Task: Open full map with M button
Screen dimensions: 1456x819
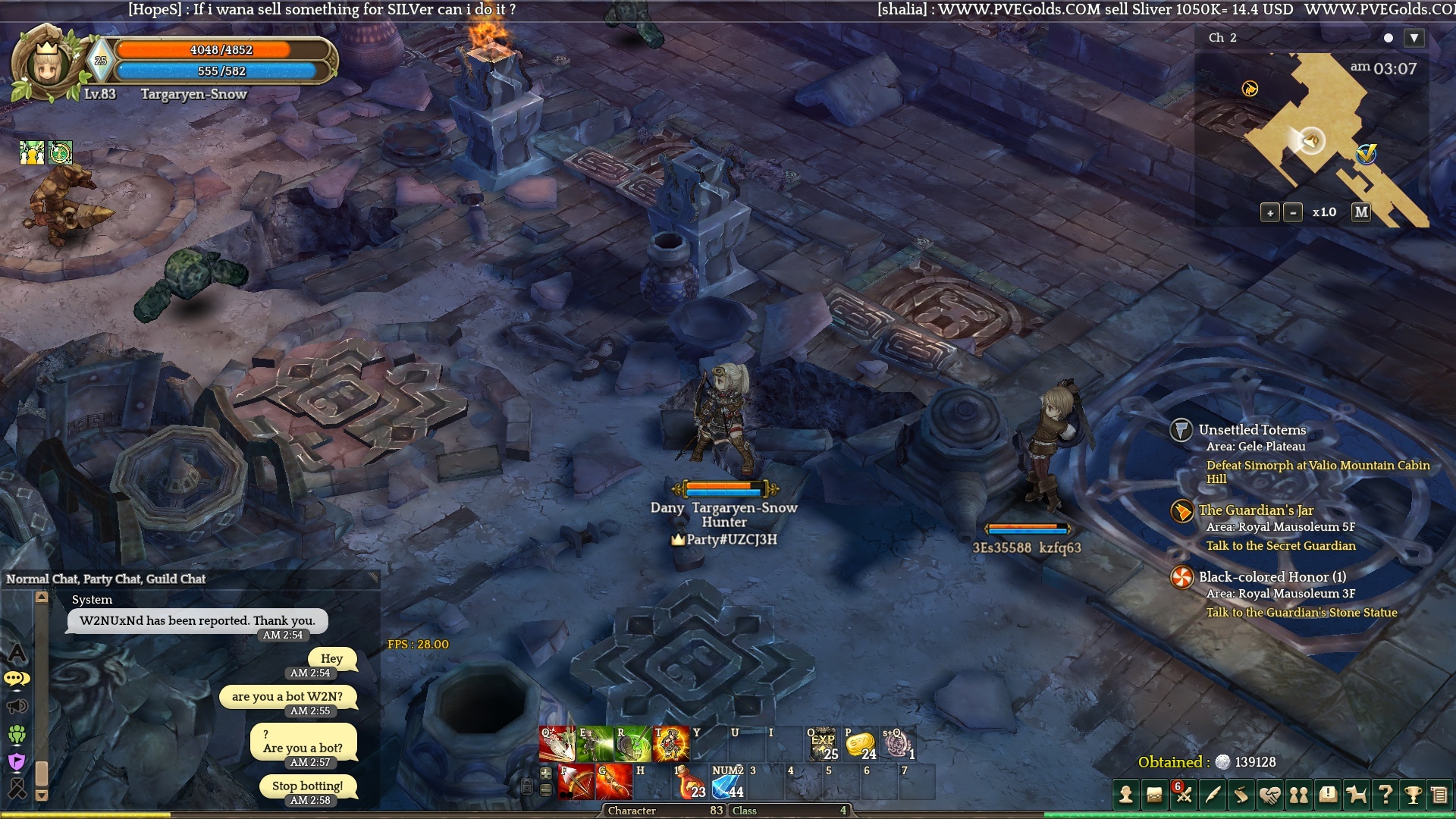Action: [1361, 212]
